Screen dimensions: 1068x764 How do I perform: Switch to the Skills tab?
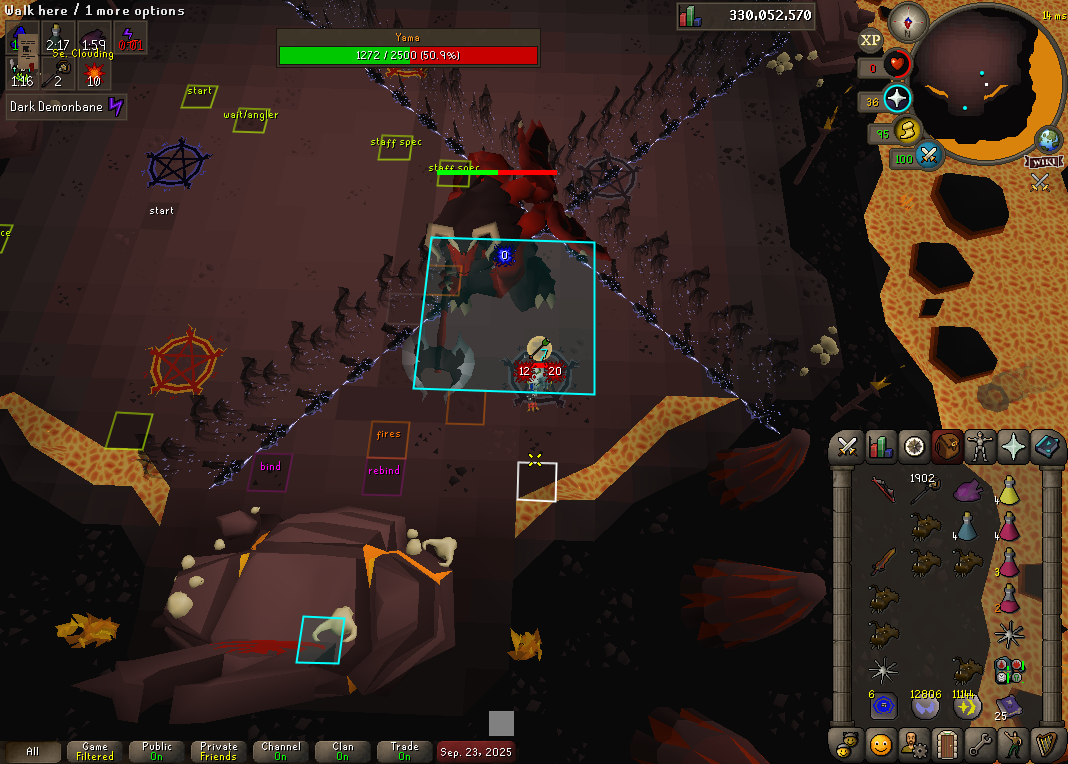tap(881, 447)
